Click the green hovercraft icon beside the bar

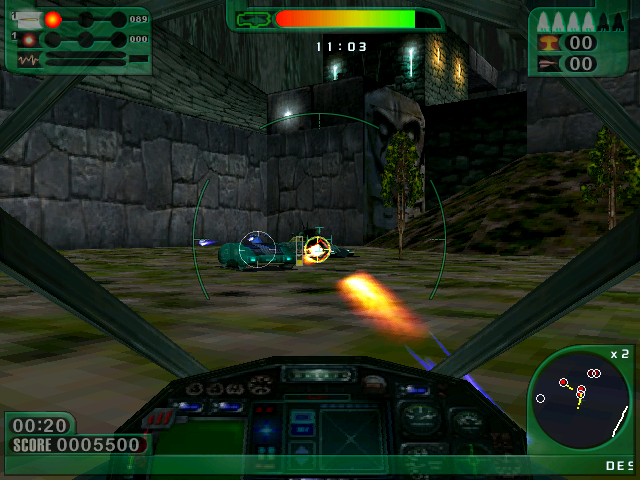(x=254, y=18)
